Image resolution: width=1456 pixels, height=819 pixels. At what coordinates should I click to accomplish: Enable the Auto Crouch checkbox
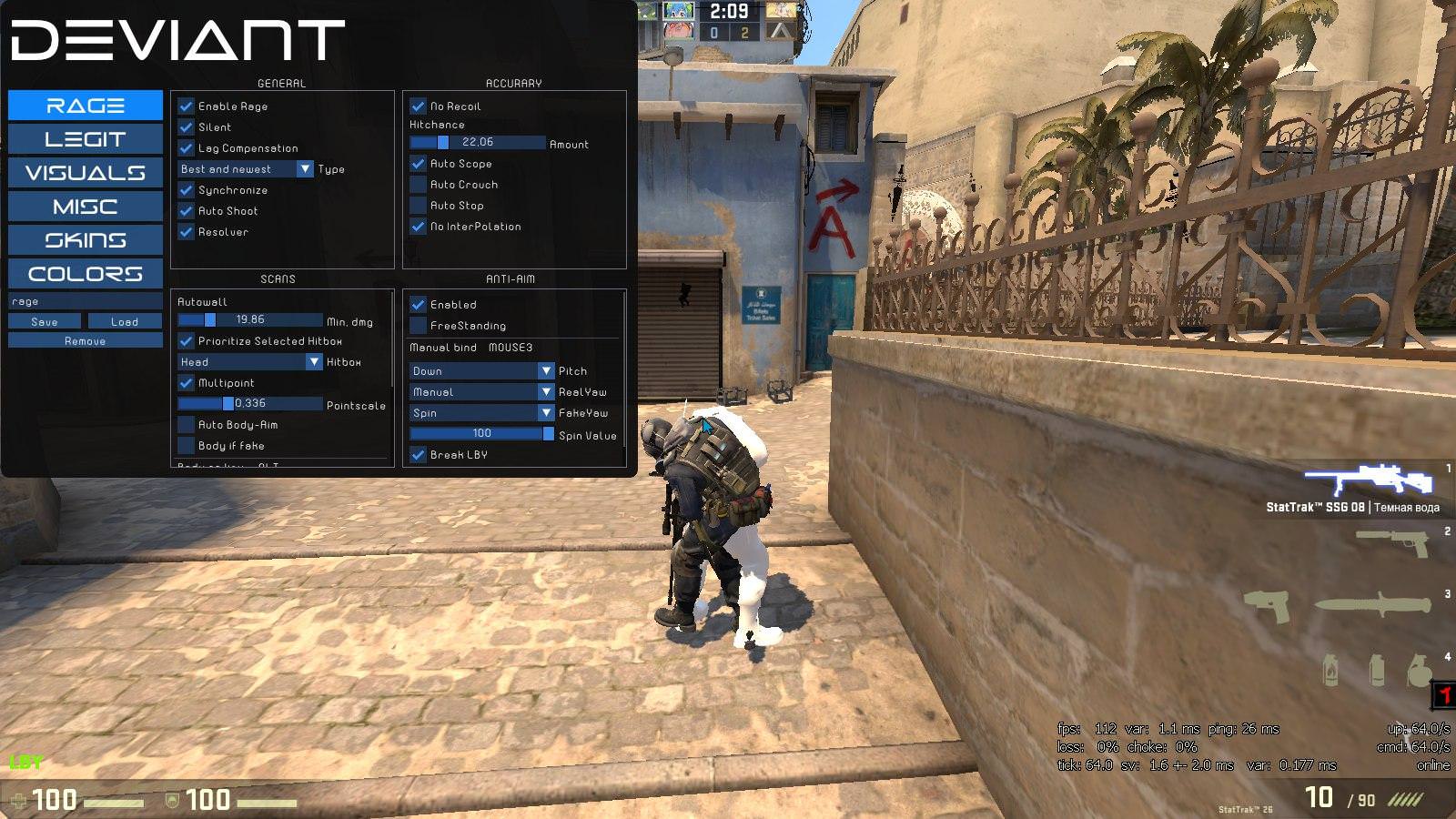(x=419, y=185)
